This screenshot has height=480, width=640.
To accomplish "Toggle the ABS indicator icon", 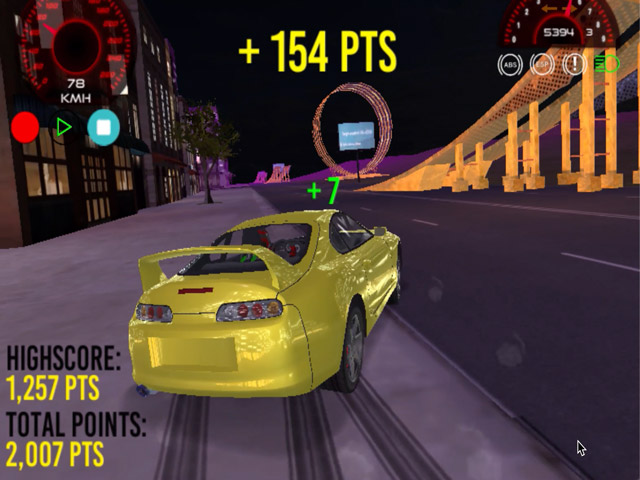I will [510, 65].
